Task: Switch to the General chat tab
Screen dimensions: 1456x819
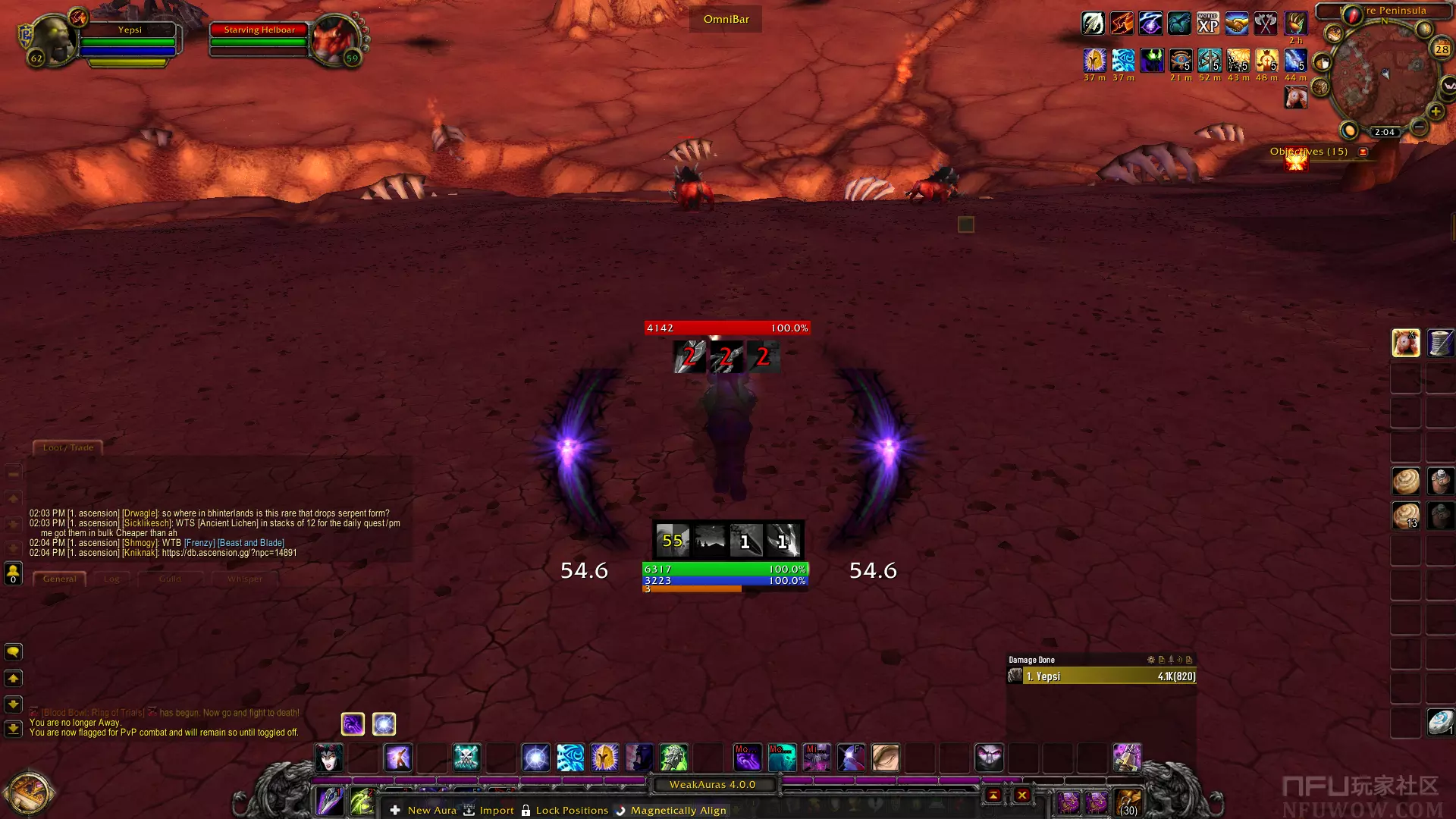Action: [59, 579]
